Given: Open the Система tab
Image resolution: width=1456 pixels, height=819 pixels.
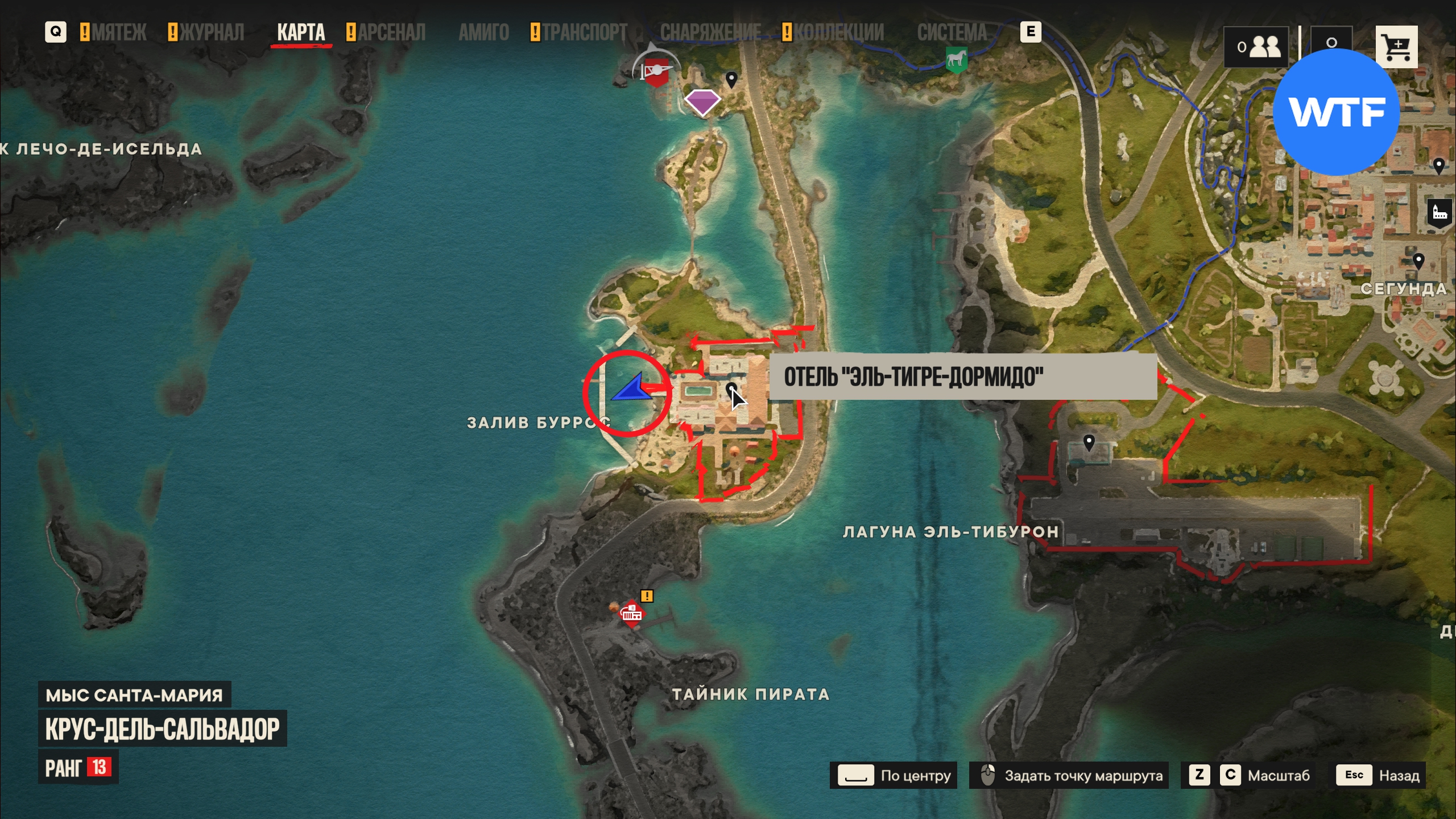Looking at the screenshot, I should tap(952, 32).
